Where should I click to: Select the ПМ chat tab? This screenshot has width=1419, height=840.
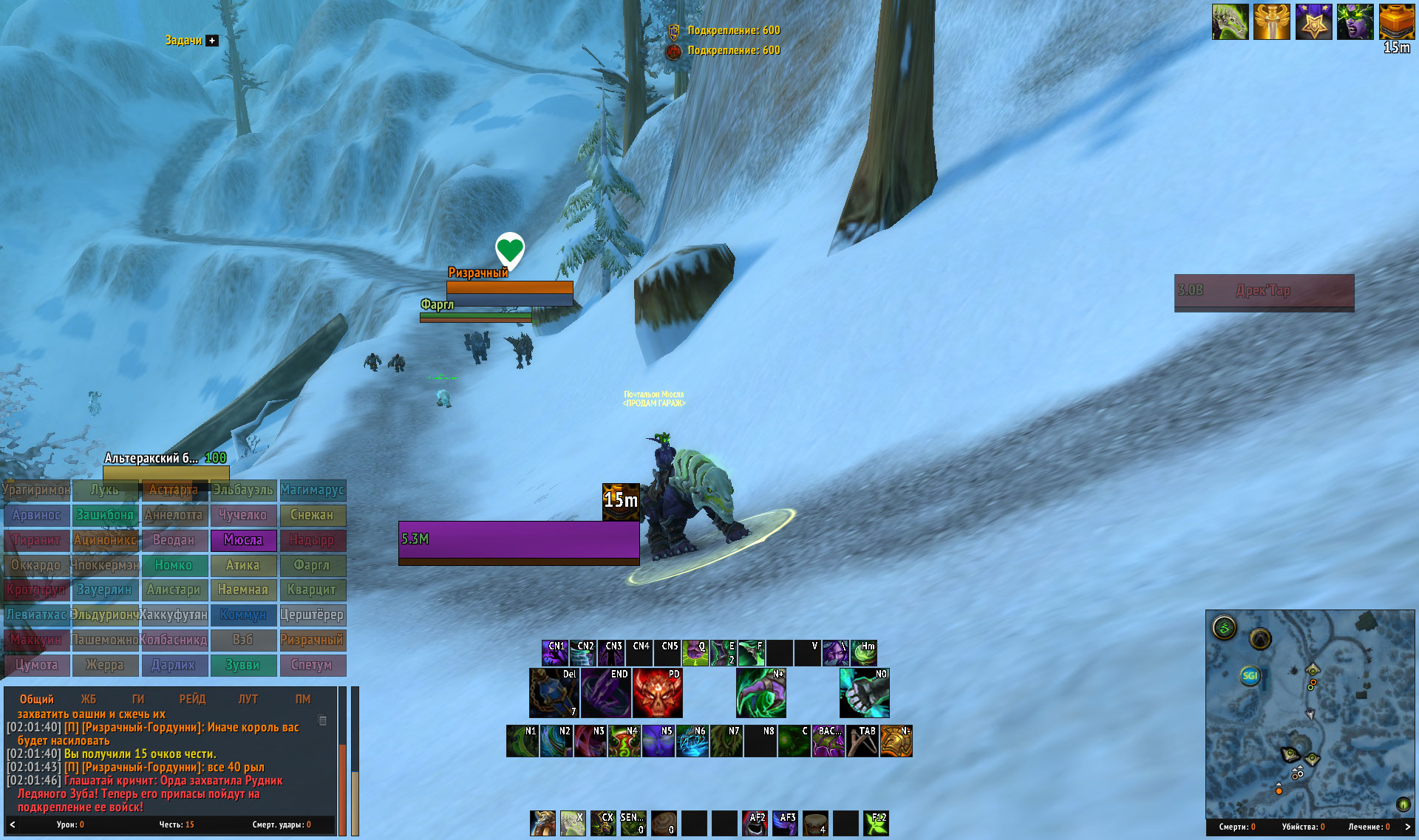tap(303, 699)
